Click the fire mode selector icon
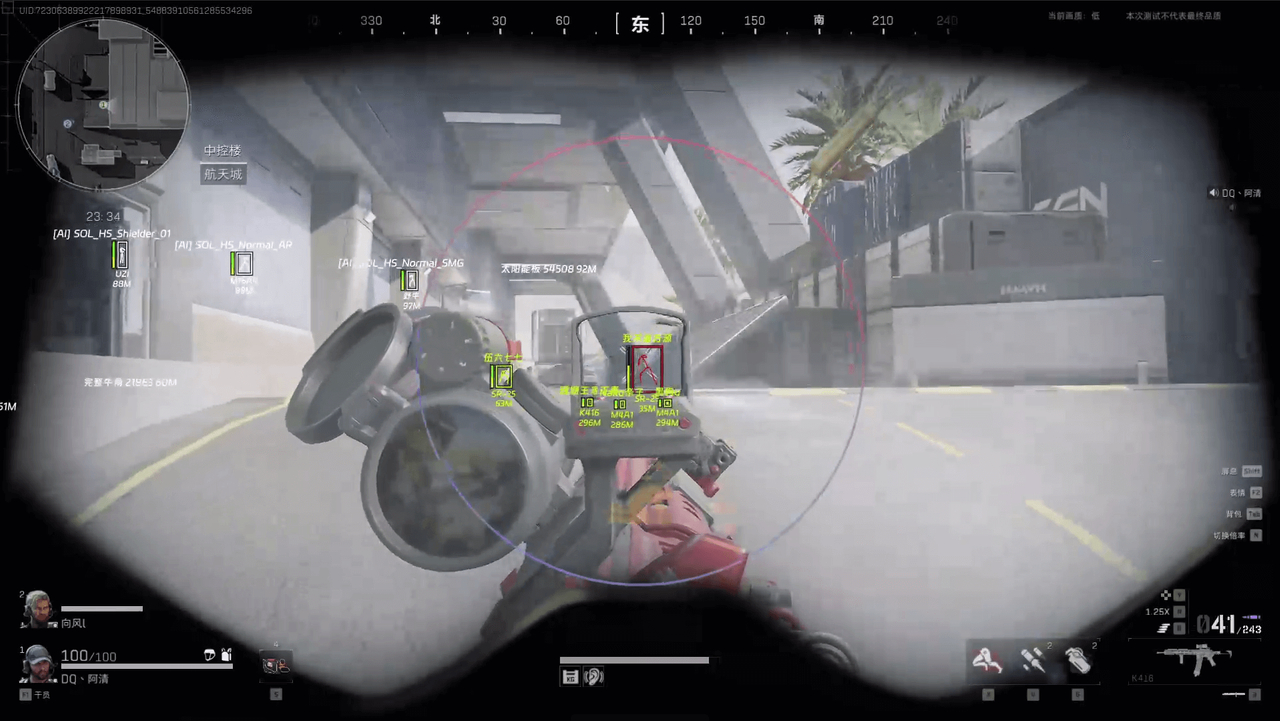Viewport: 1280px width, 721px height. tap(1162, 627)
